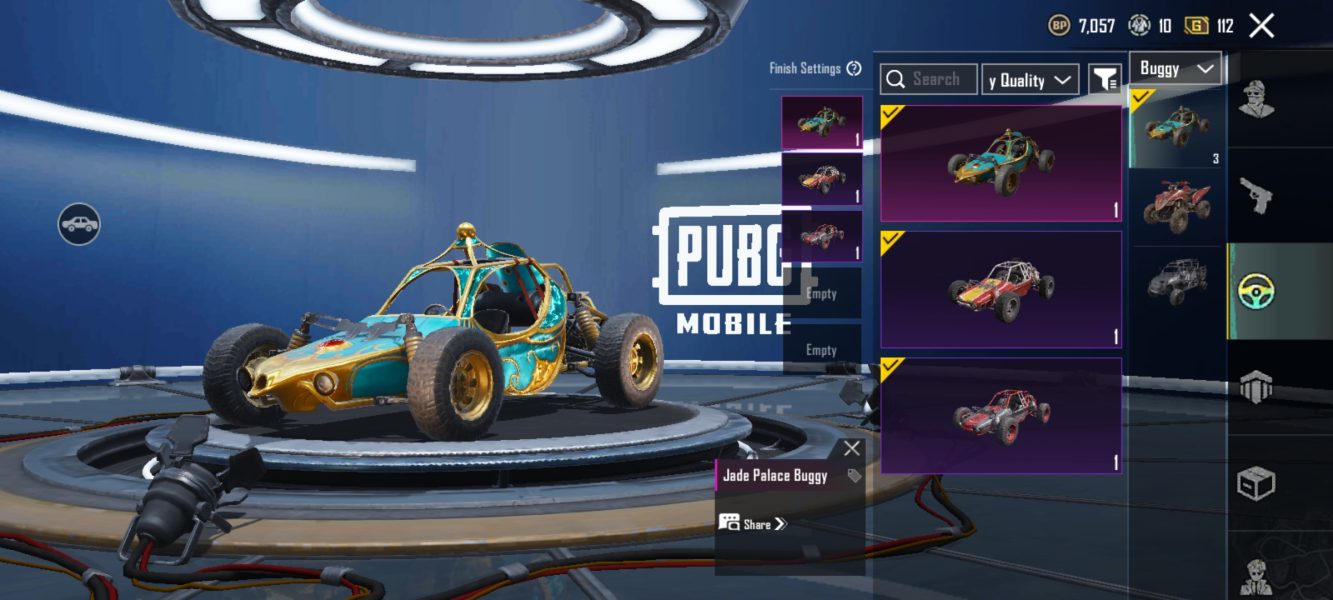This screenshot has height=600, width=1333.
Task: Open the character outfit category tab
Action: [x=1257, y=100]
